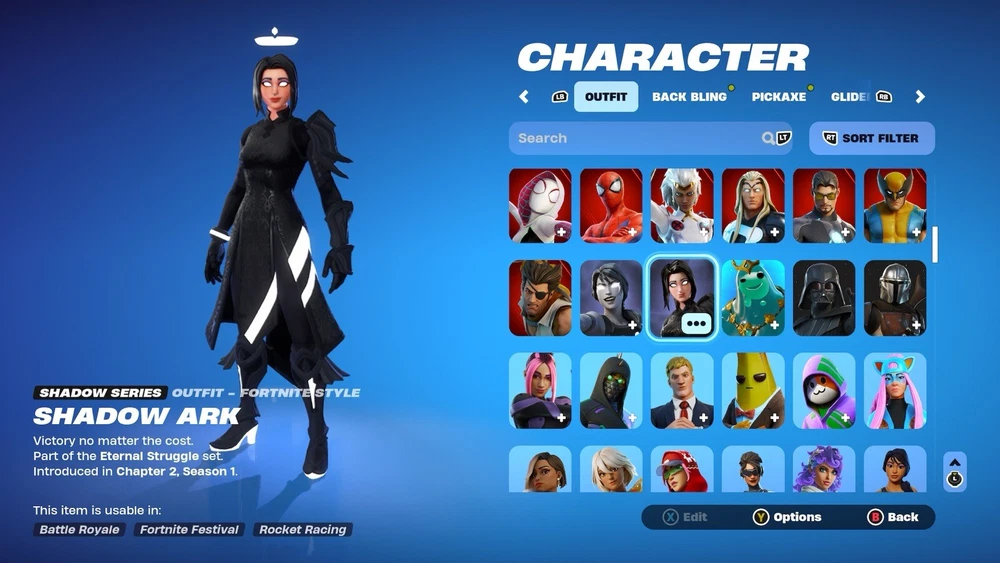Choose the blond man in suit outfit

click(x=682, y=390)
